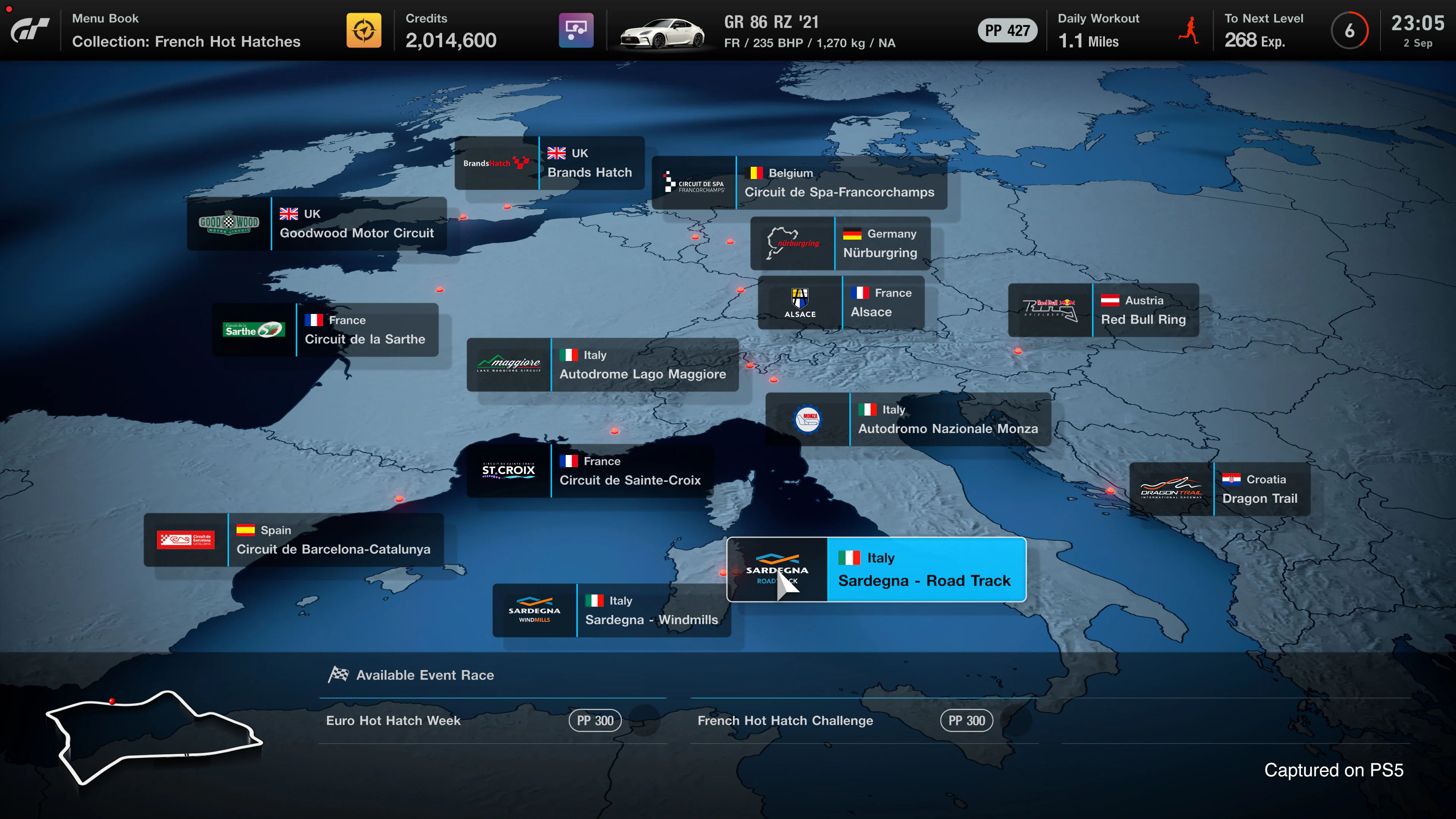Click the Credits compass icon

364,30
